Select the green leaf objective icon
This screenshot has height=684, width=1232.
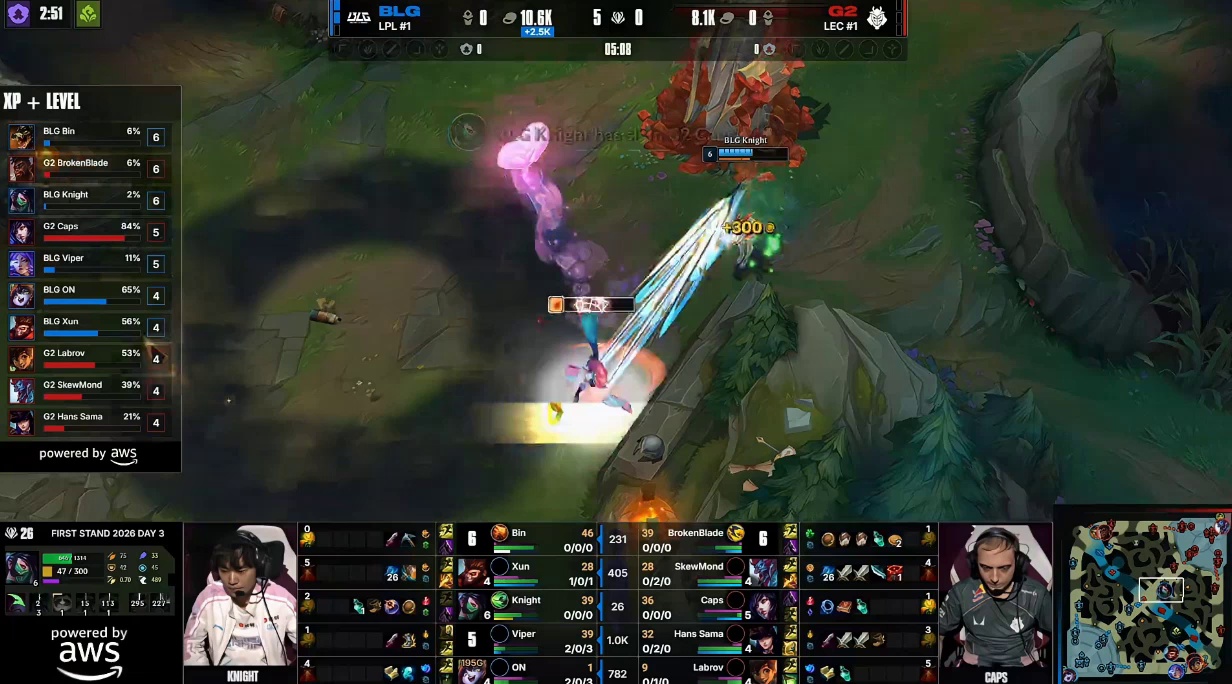(88, 14)
